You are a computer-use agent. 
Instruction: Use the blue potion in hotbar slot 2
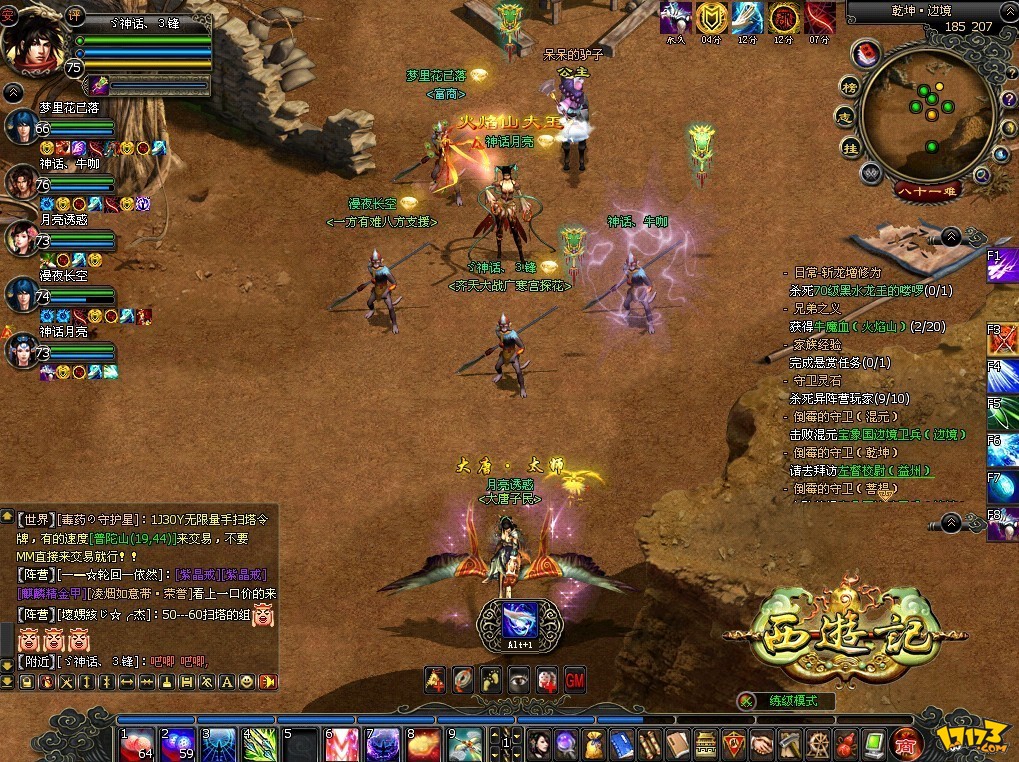tap(178, 744)
